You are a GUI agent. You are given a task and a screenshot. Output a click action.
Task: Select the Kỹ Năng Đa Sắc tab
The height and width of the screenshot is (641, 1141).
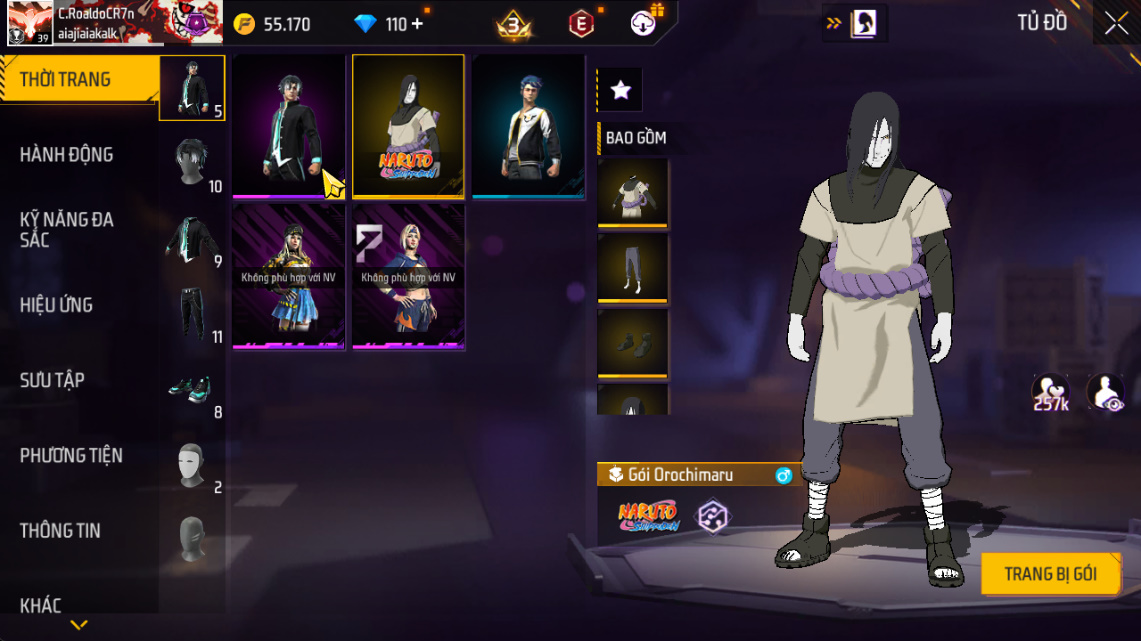66,230
